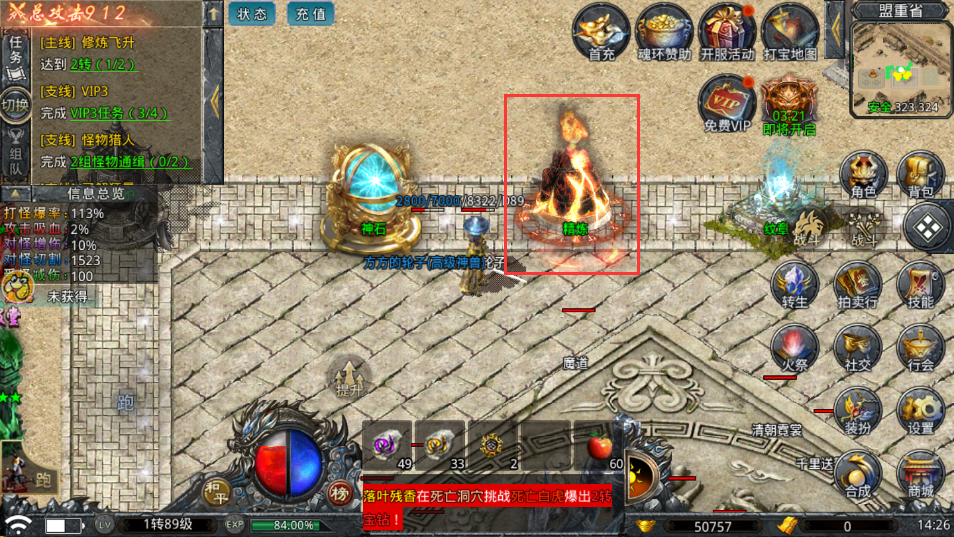Open the 角色 character sheet
Screen dimensions: 954x537
(862, 177)
